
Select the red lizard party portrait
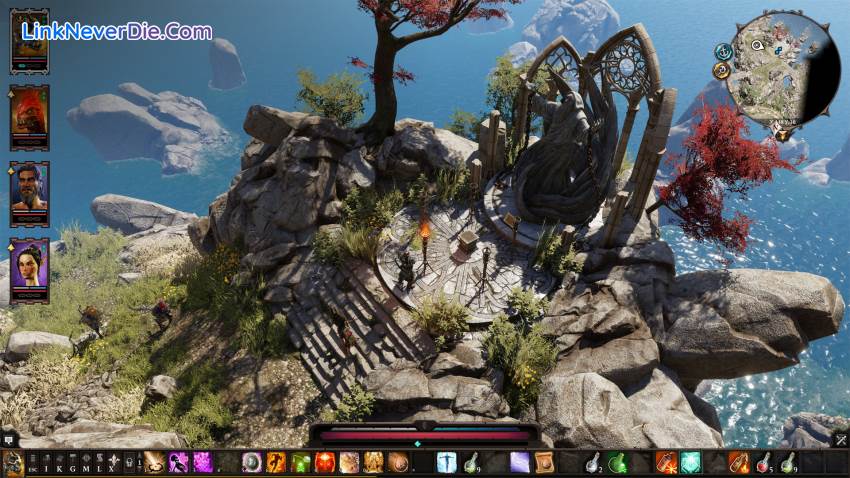(x=29, y=116)
